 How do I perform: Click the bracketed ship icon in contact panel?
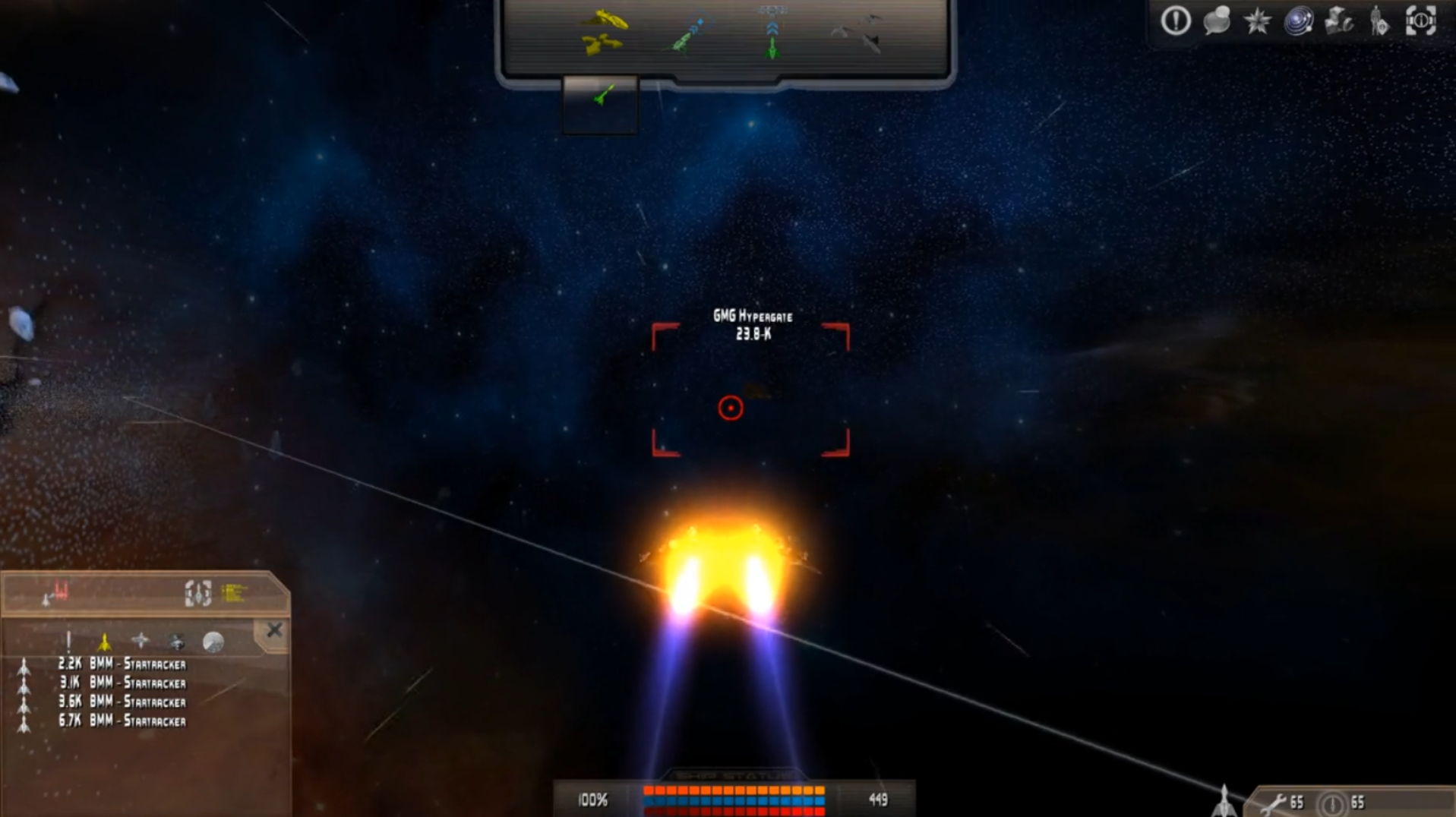[197, 592]
